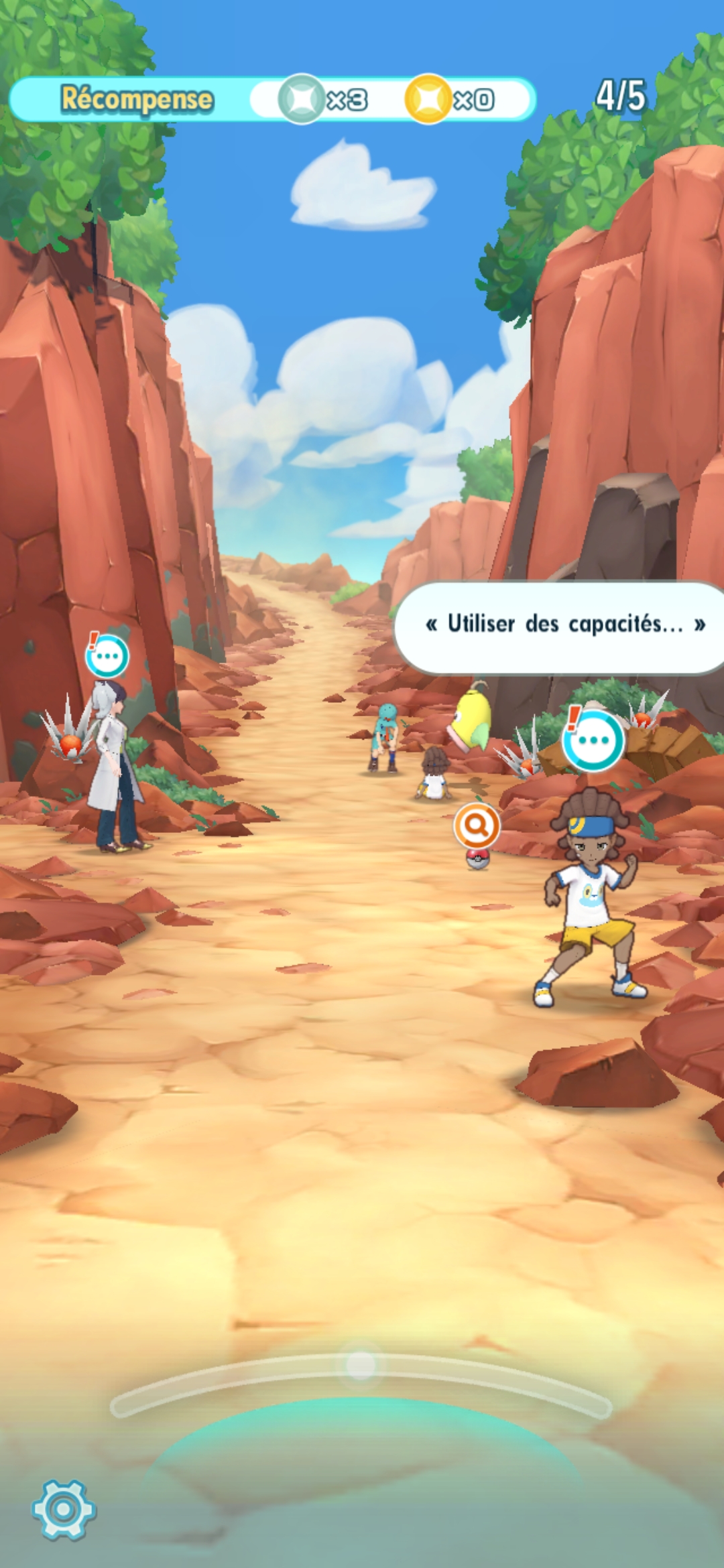Inspect the item with the orange magnifier icon

click(x=477, y=826)
